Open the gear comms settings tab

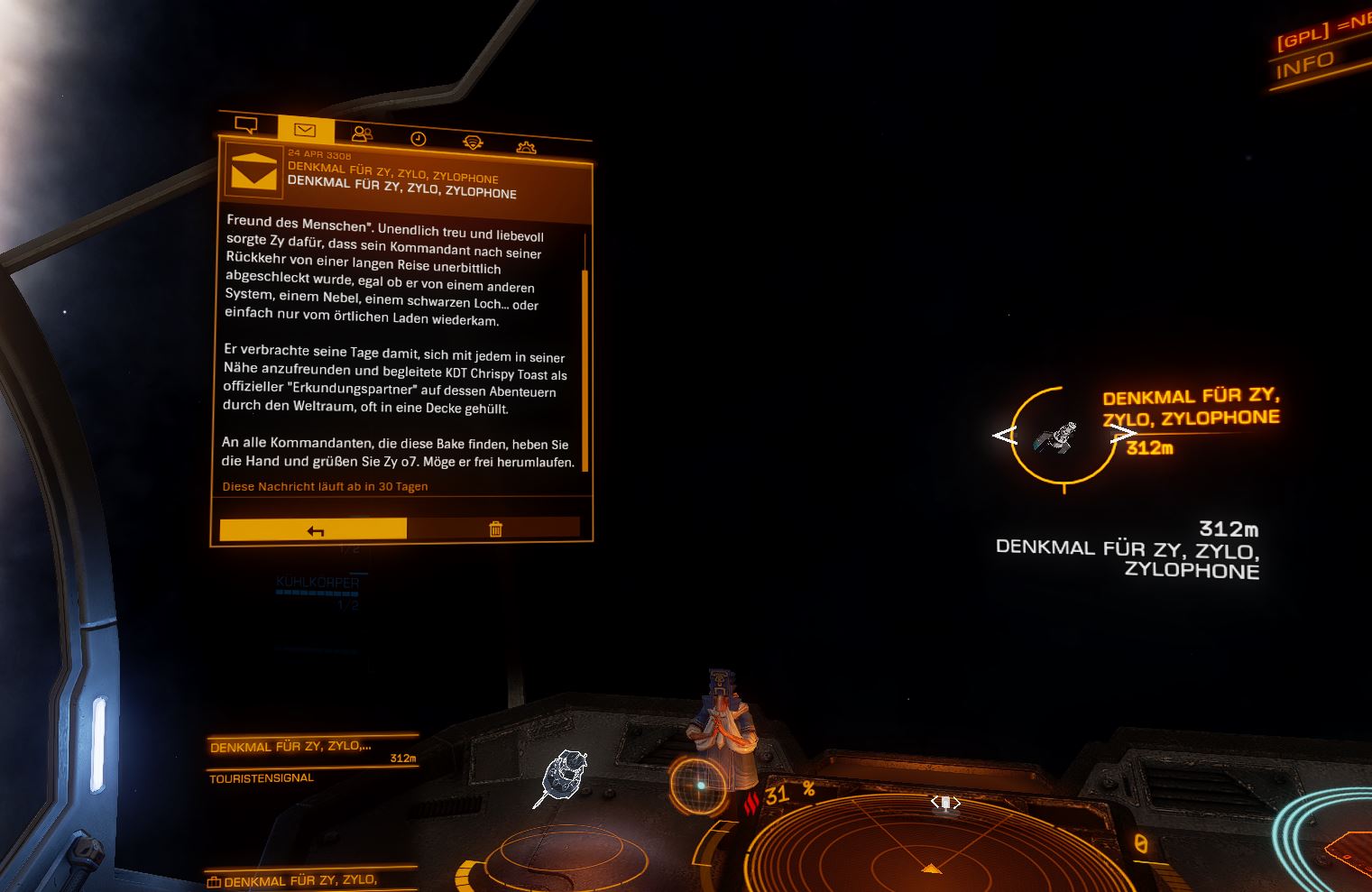coord(526,146)
